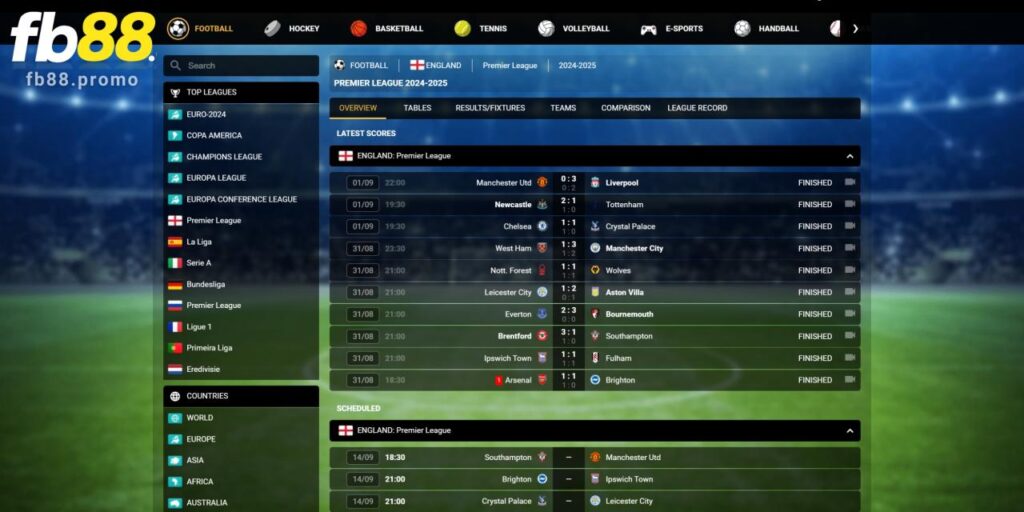The height and width of the screenshot is (512, 1024).
Task: Click the video icon for Arsenal vs Brighton
Action: [850, 380]
